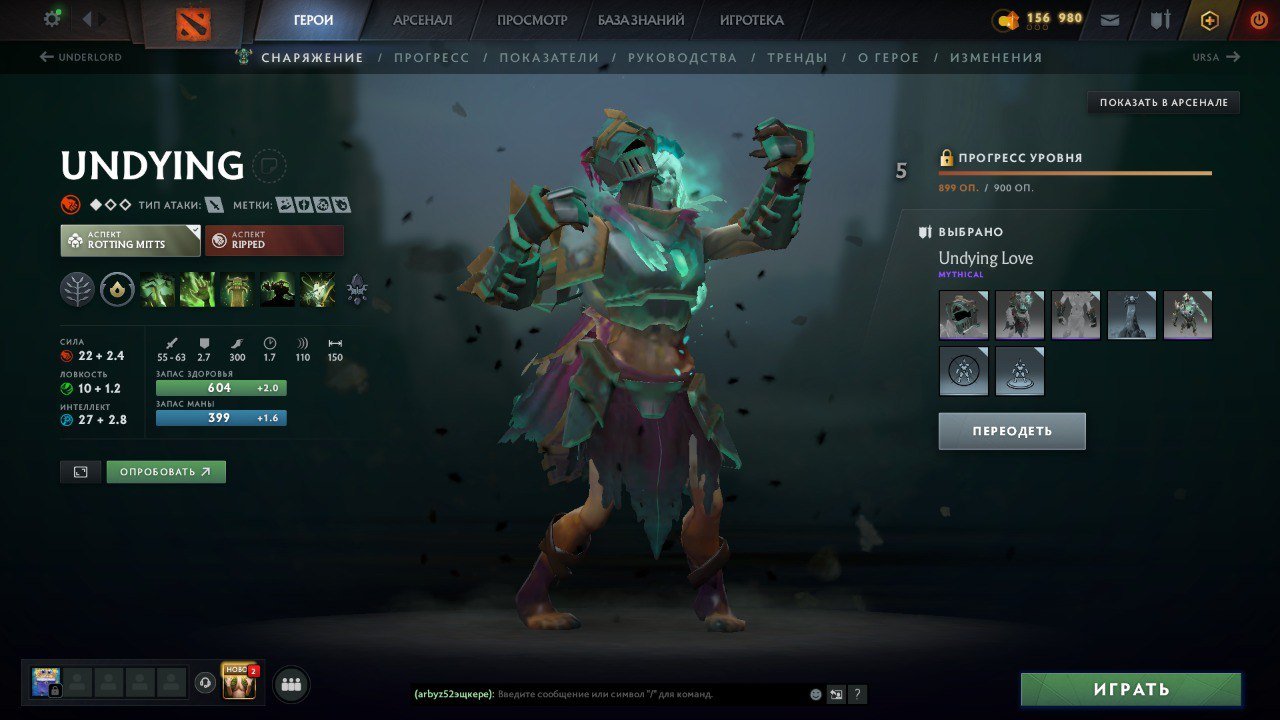Switch to the ТРЕНДЫ section

point(797,57)
